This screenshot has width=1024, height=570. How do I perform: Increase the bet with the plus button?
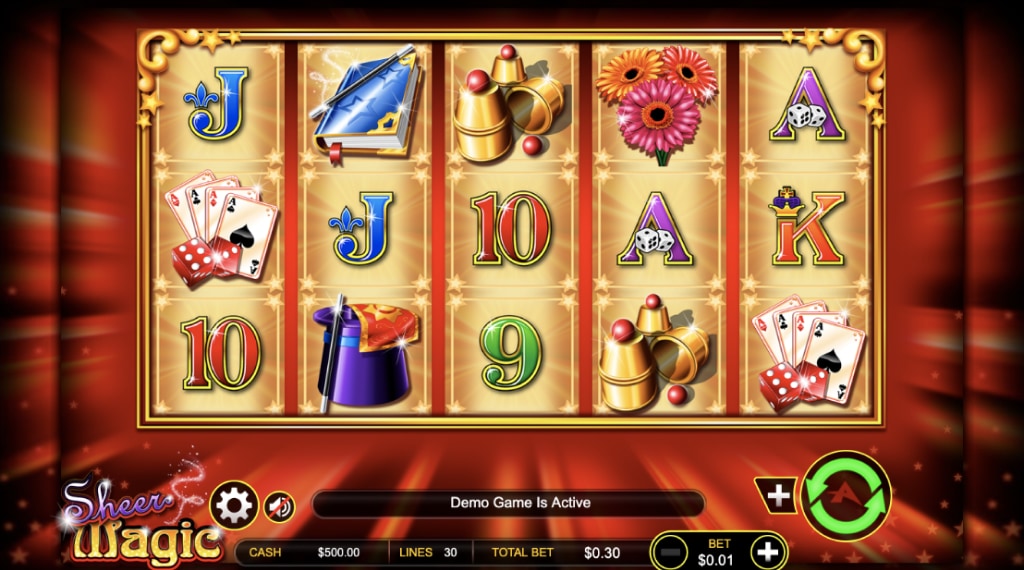[767, 551]
